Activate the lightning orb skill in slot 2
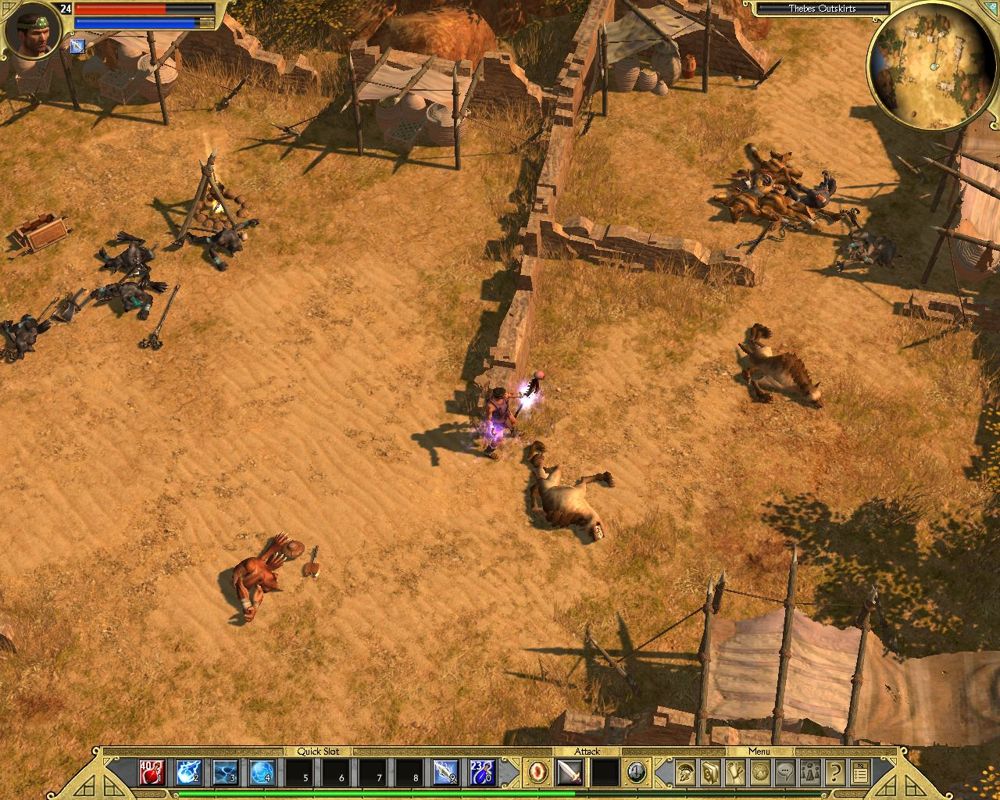The width and height of the screenshot is (1000, 800). click(x=189, y=772)
